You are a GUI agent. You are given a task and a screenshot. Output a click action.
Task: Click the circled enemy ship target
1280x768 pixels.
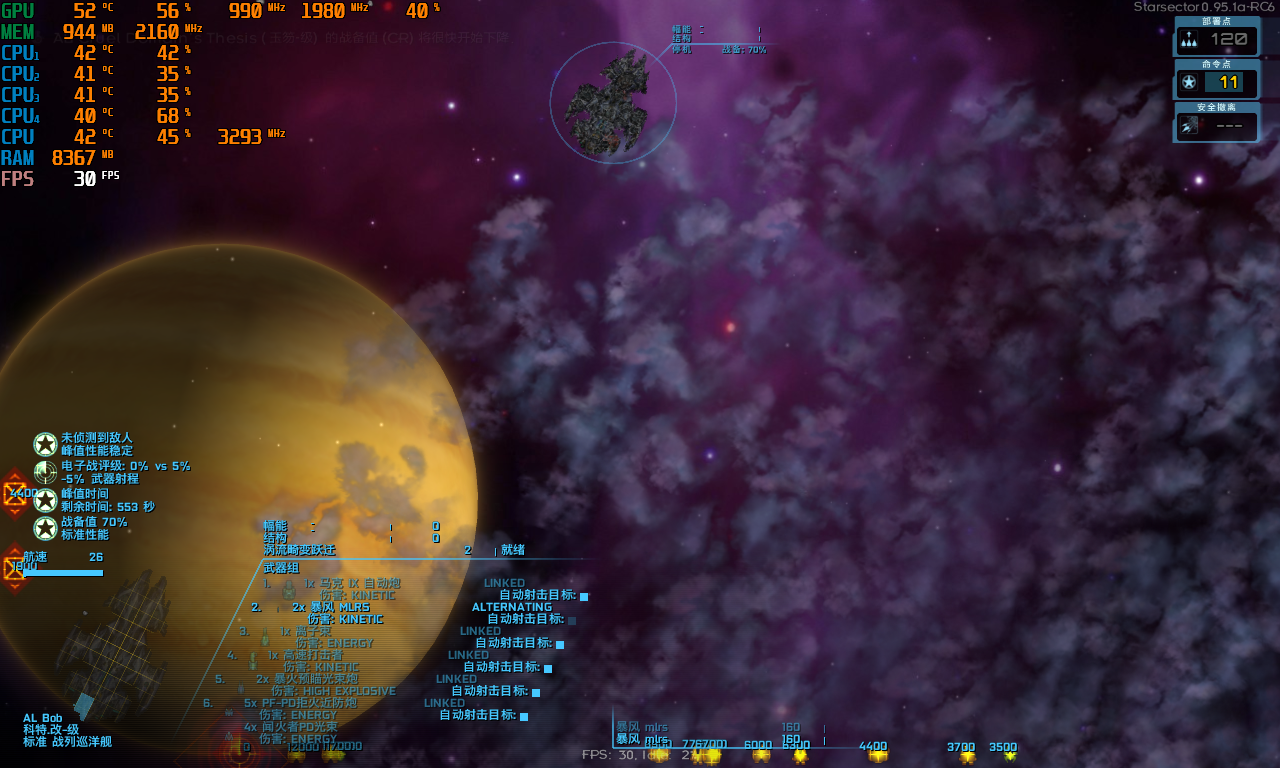click(612, 100)
